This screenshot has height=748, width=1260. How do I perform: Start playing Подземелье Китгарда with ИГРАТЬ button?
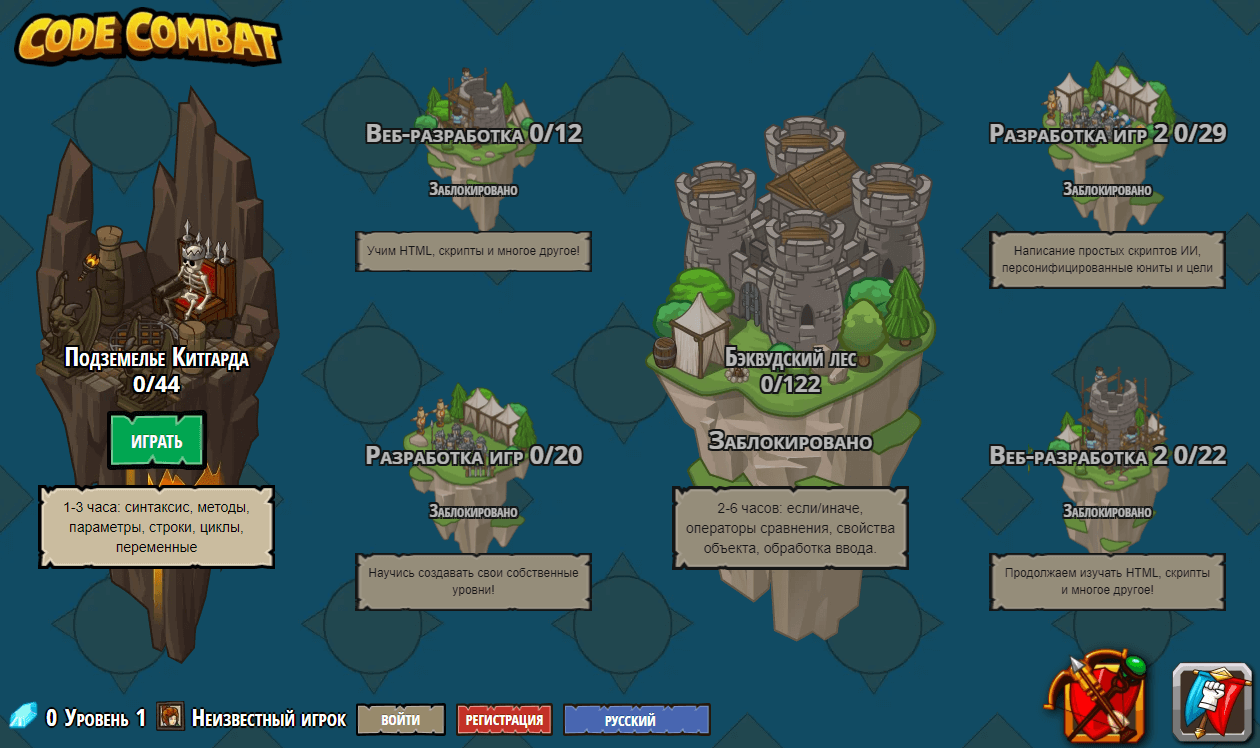click(157, 440)
